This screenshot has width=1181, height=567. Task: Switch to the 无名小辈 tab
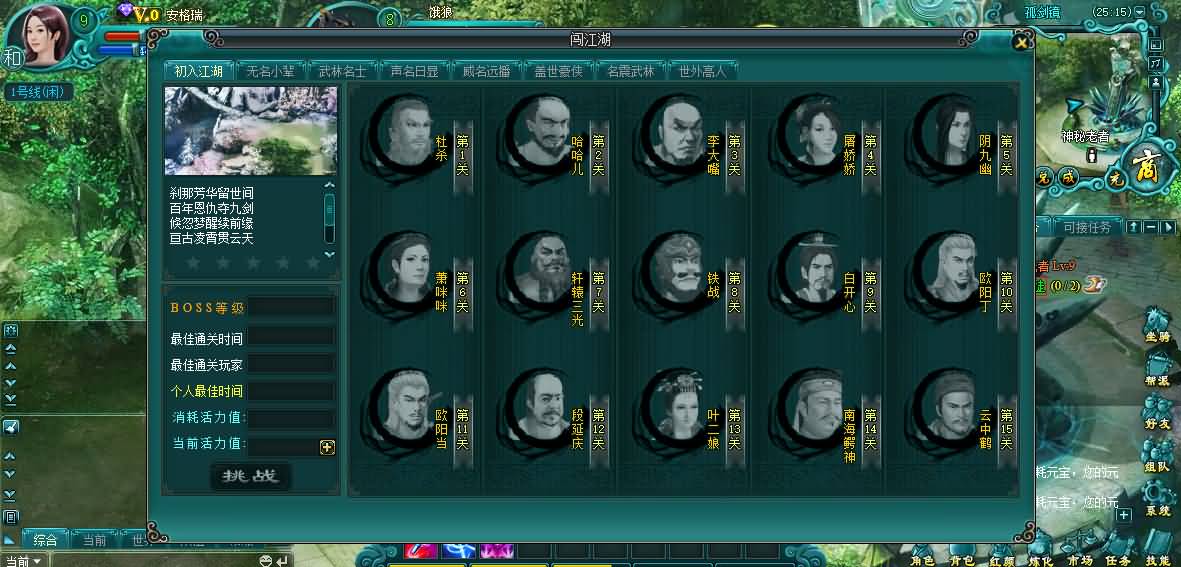click(270, 71)
